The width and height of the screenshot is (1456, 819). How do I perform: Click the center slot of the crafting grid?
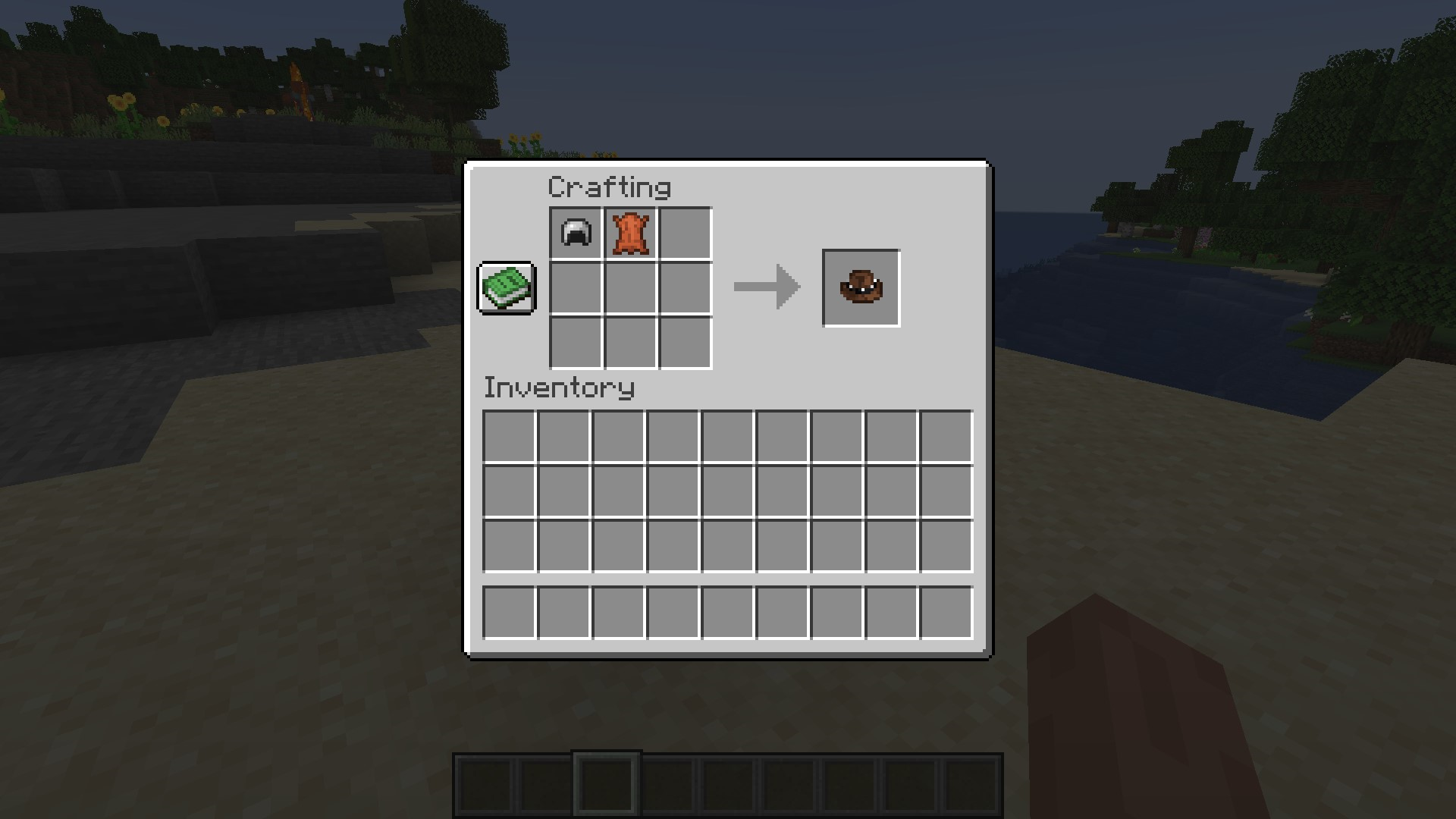[x=629, y=288]
